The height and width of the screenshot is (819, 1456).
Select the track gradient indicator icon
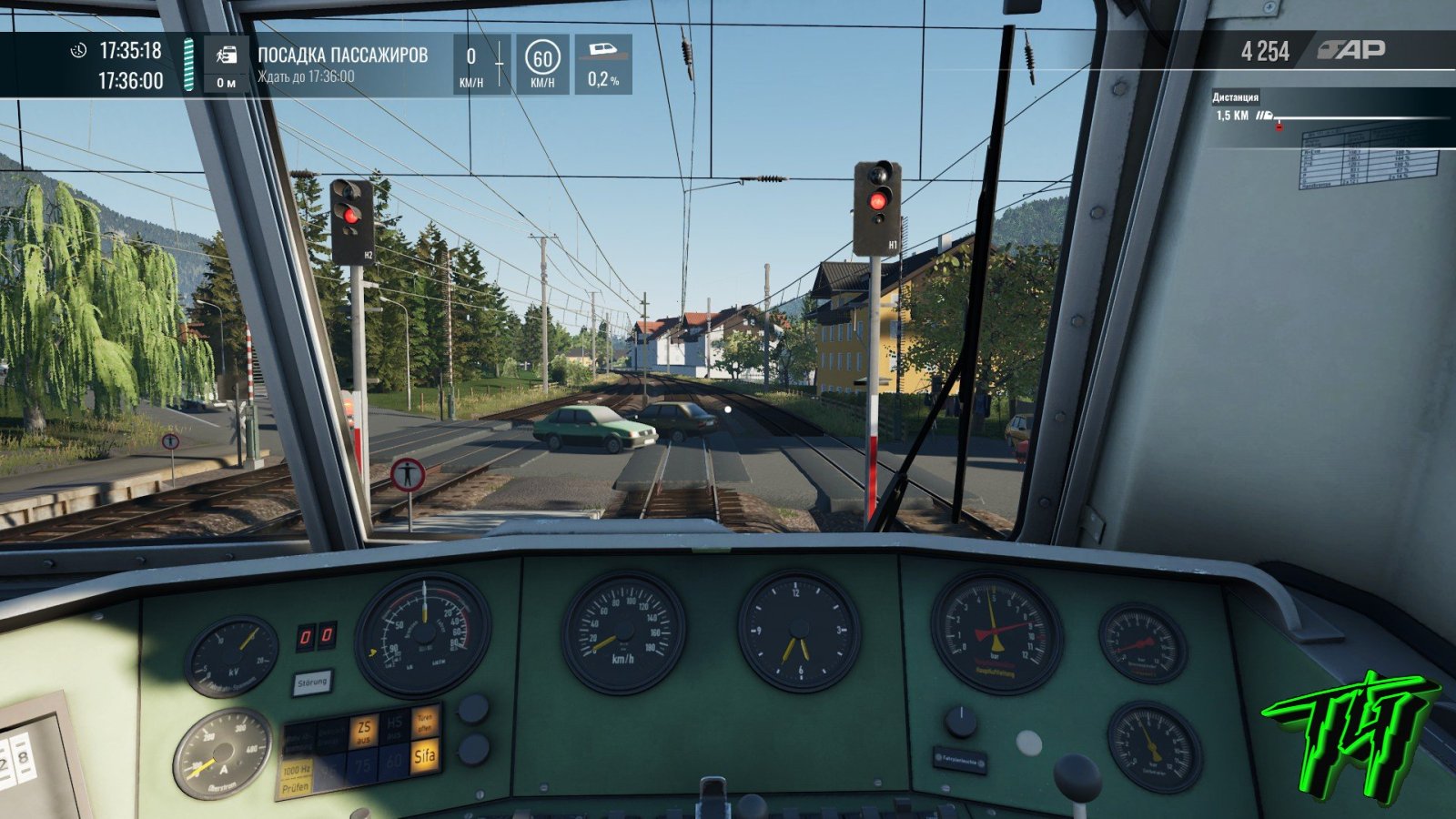(602, 50)
